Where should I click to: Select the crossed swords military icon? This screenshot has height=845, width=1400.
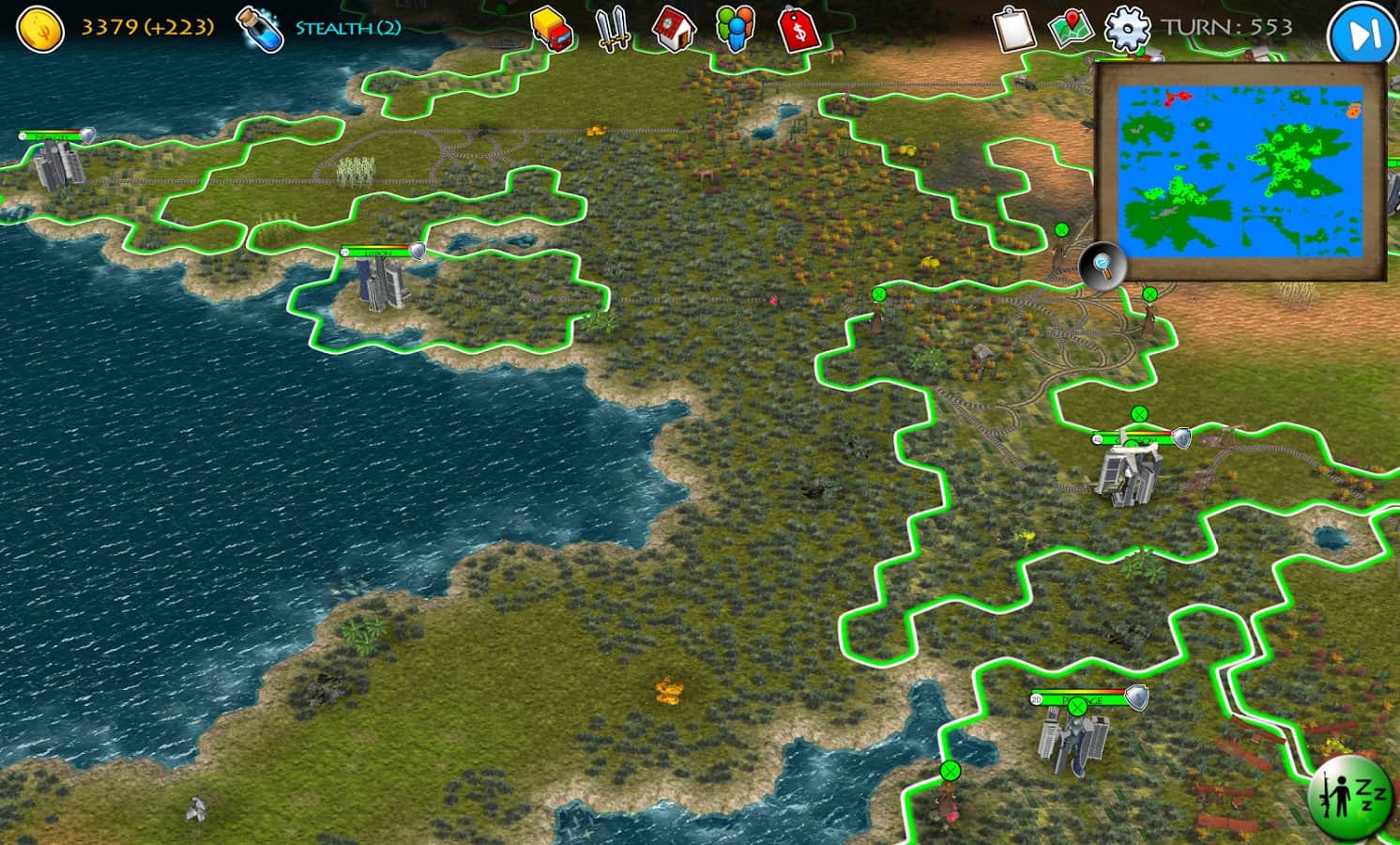point(611,29)
